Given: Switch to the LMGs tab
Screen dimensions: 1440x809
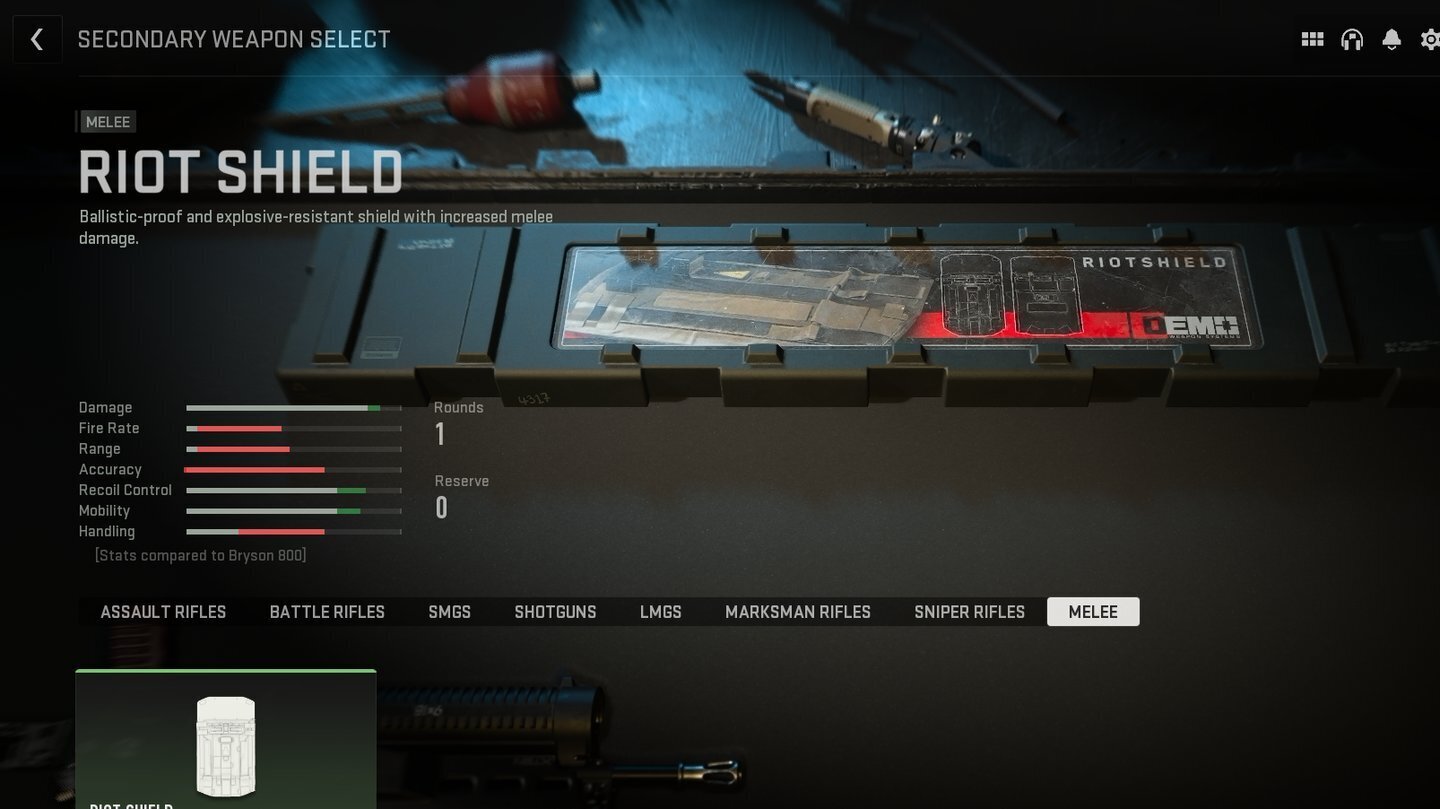Looking at the screenshot, I should 661,612.
